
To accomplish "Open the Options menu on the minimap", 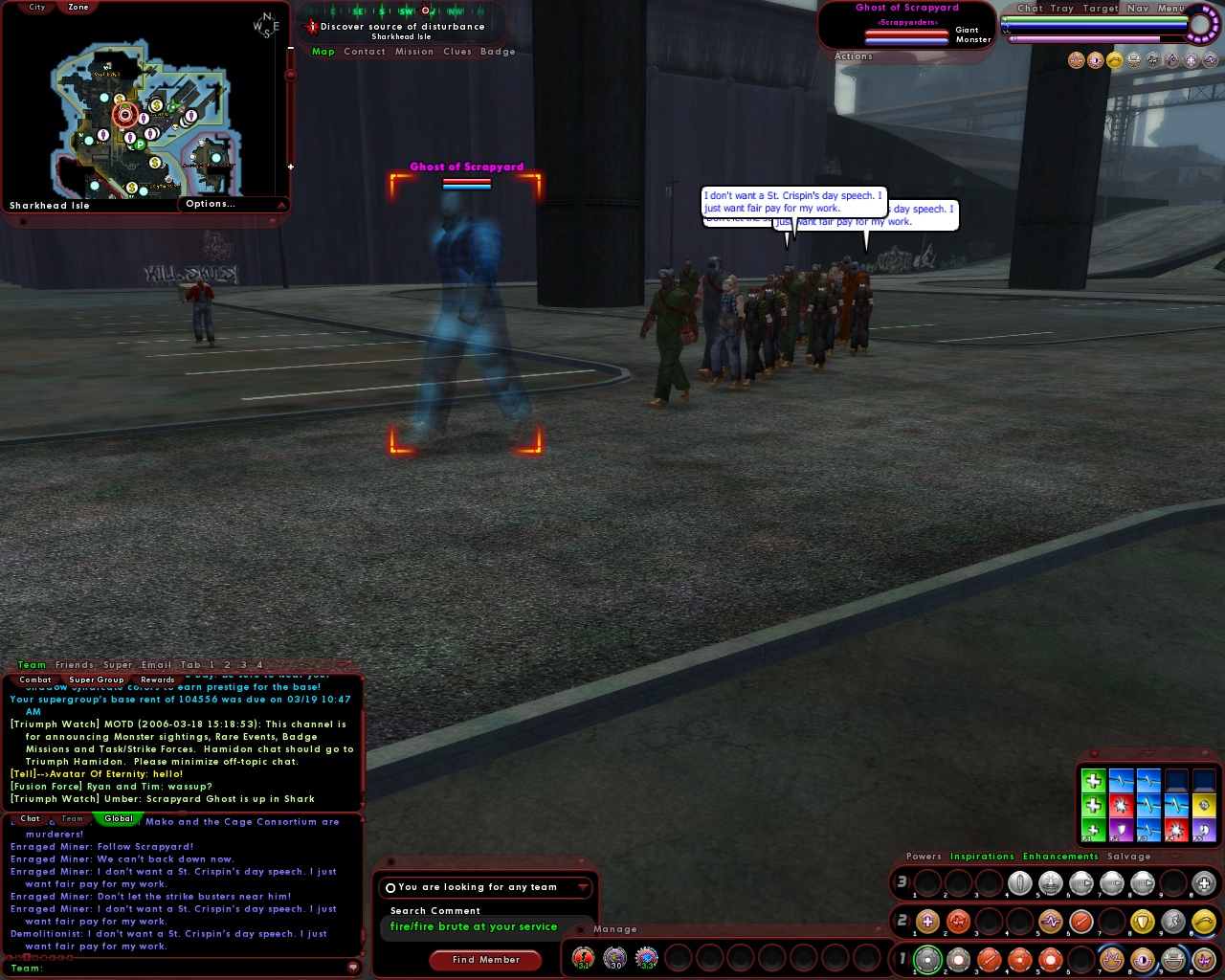I will [212, 203].
